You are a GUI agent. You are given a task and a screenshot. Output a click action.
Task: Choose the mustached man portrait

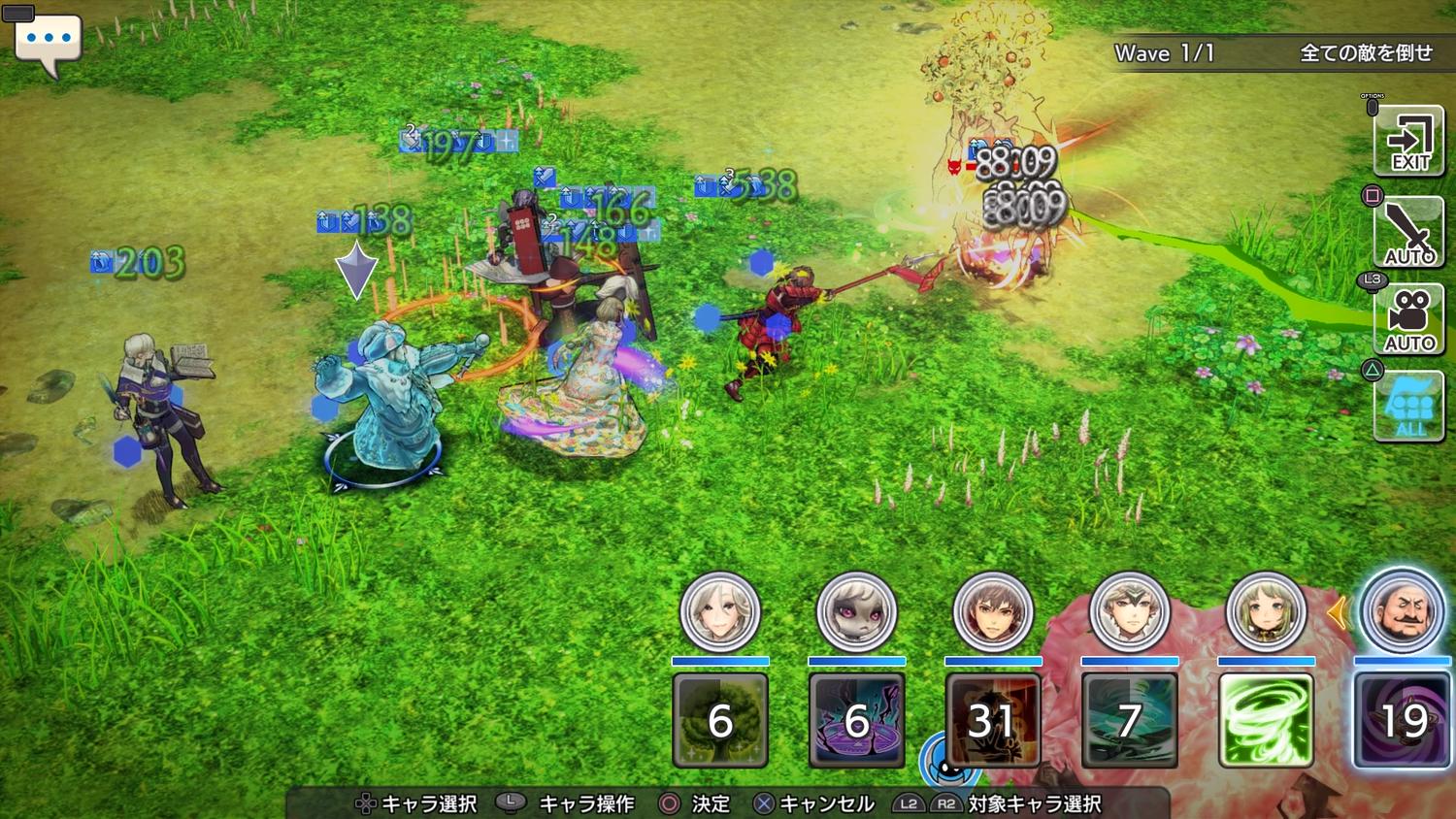pos(1402,612)
